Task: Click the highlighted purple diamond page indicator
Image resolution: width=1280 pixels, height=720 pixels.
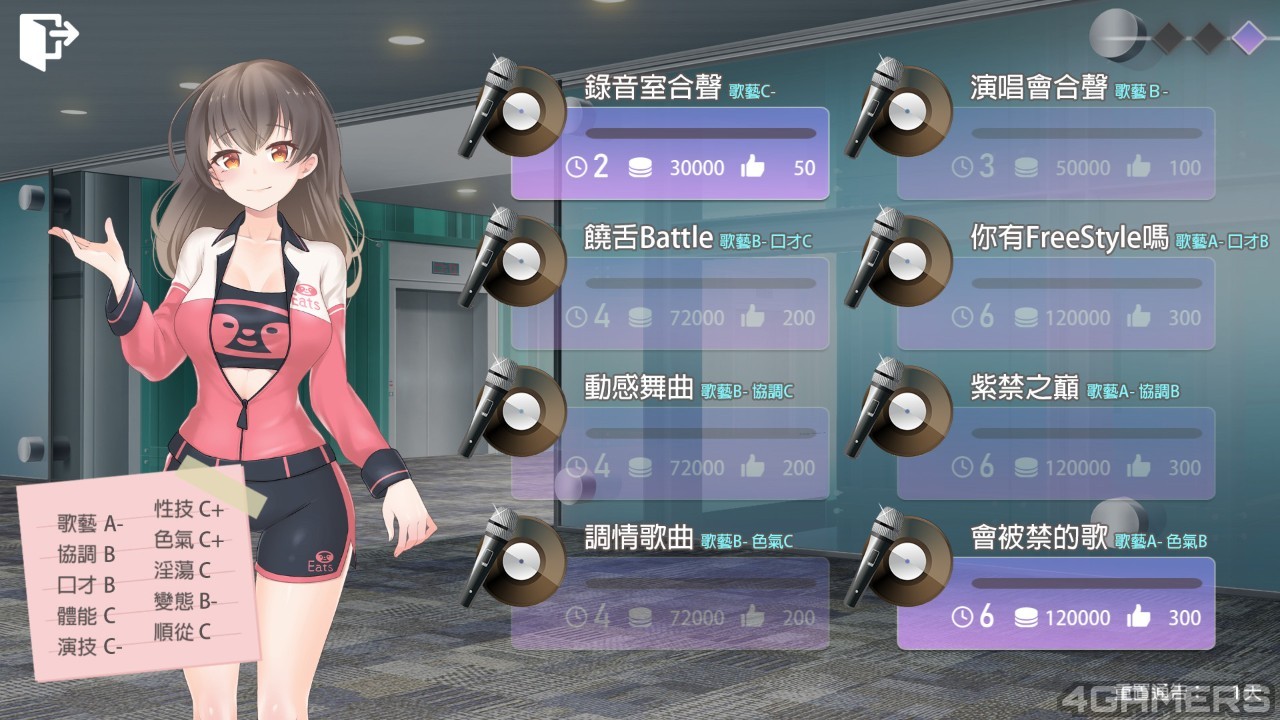Action: point(1248,38)
